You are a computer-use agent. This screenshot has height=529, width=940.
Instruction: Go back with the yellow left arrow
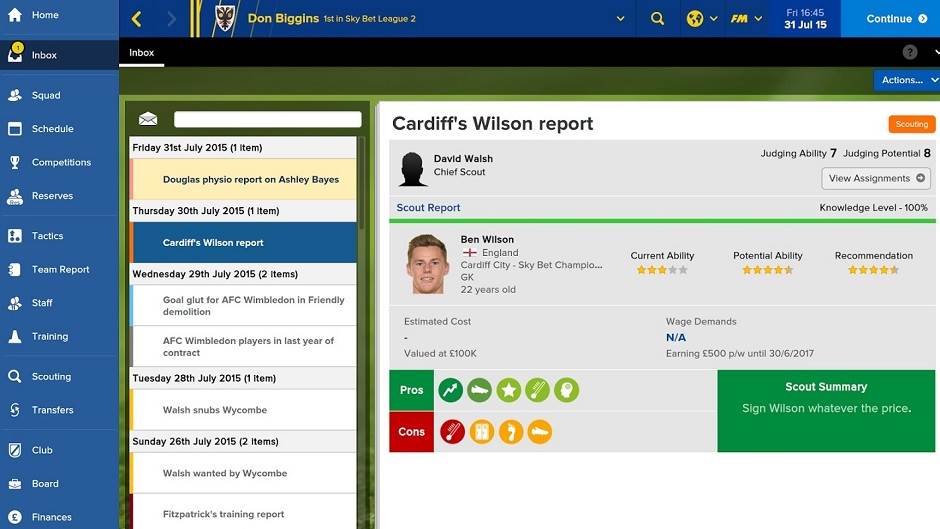(x=137, y=19)
